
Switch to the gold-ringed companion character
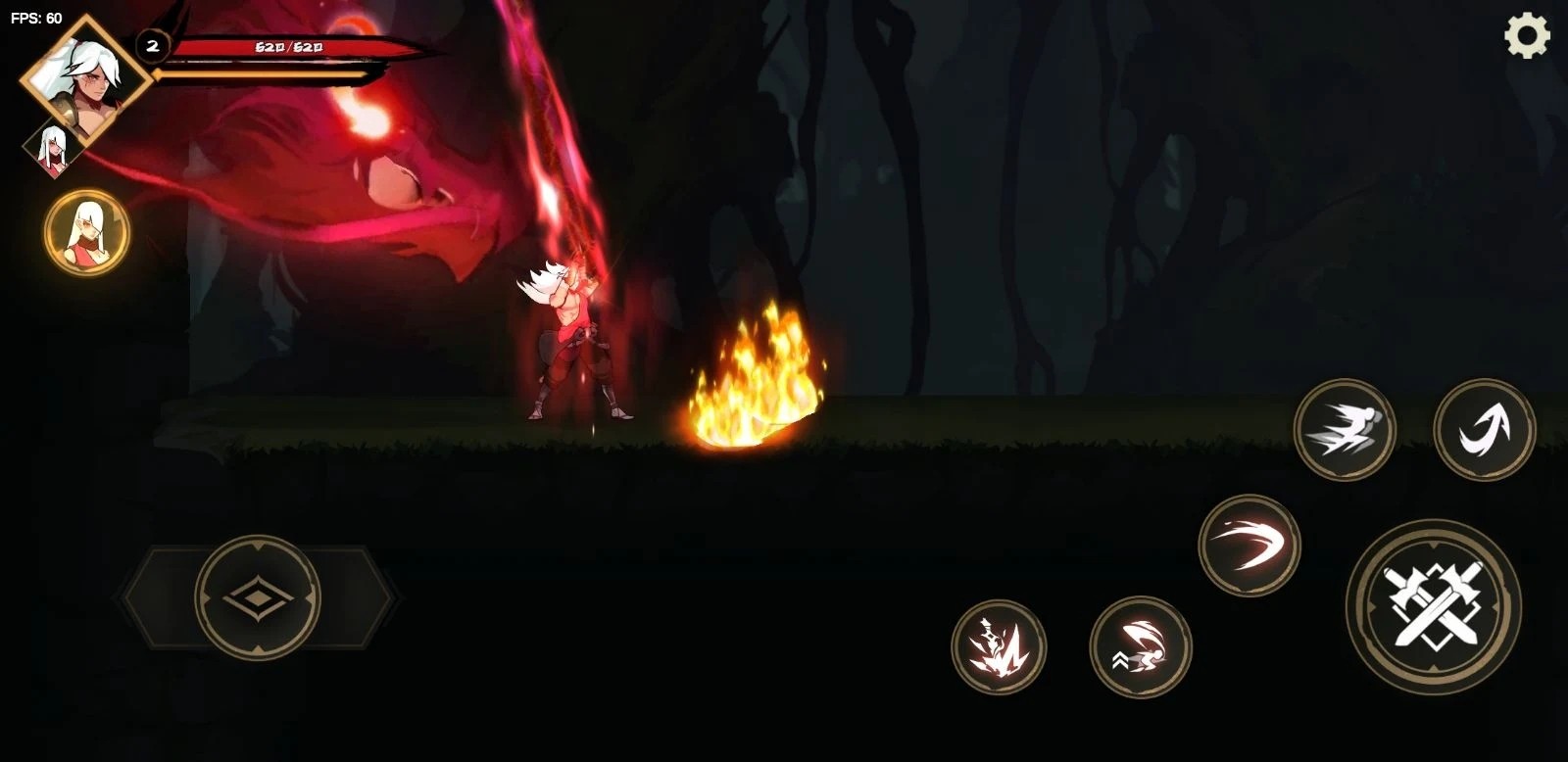click(x=86, y=232)
